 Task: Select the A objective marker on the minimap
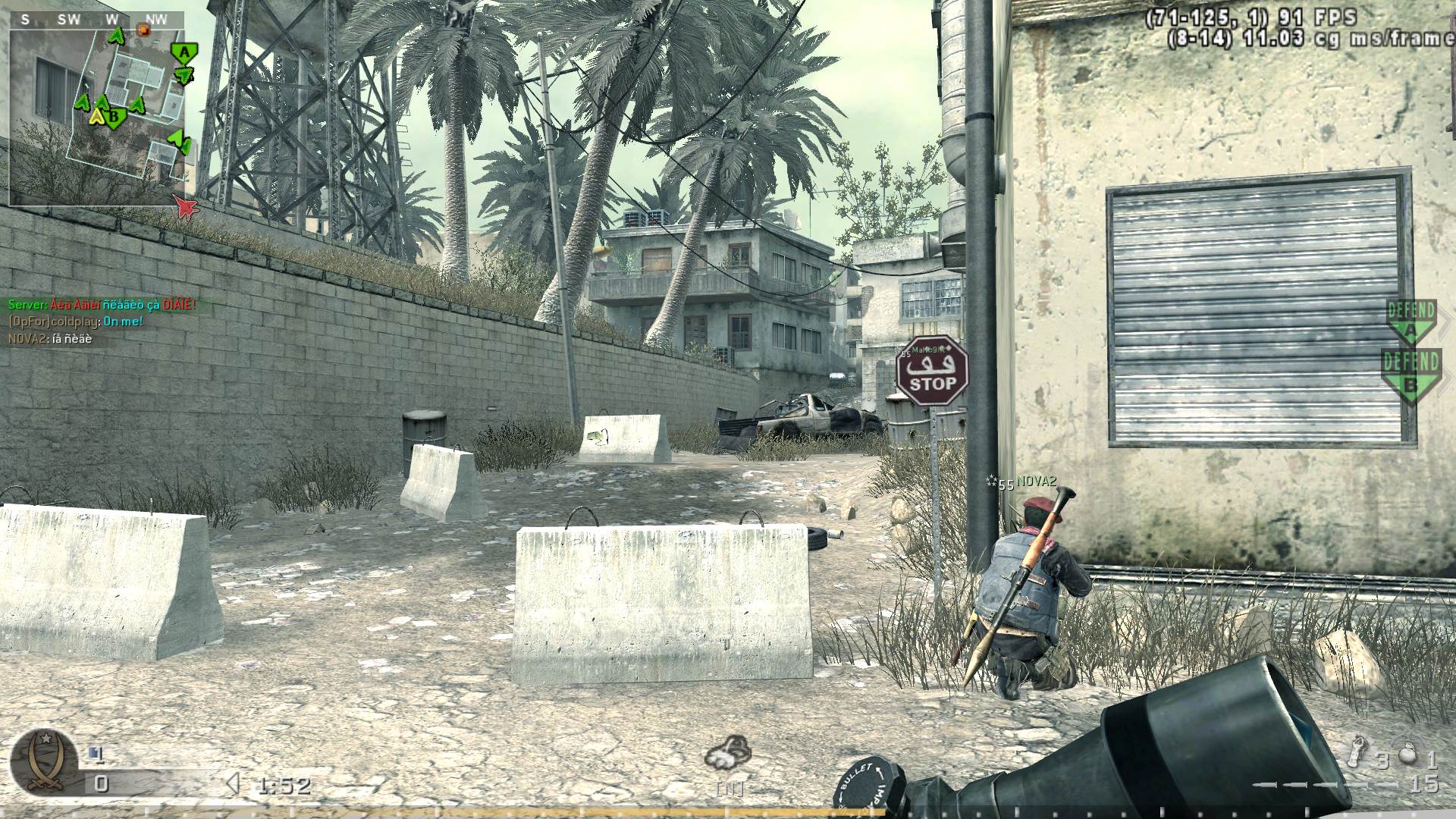pos(184,50)
